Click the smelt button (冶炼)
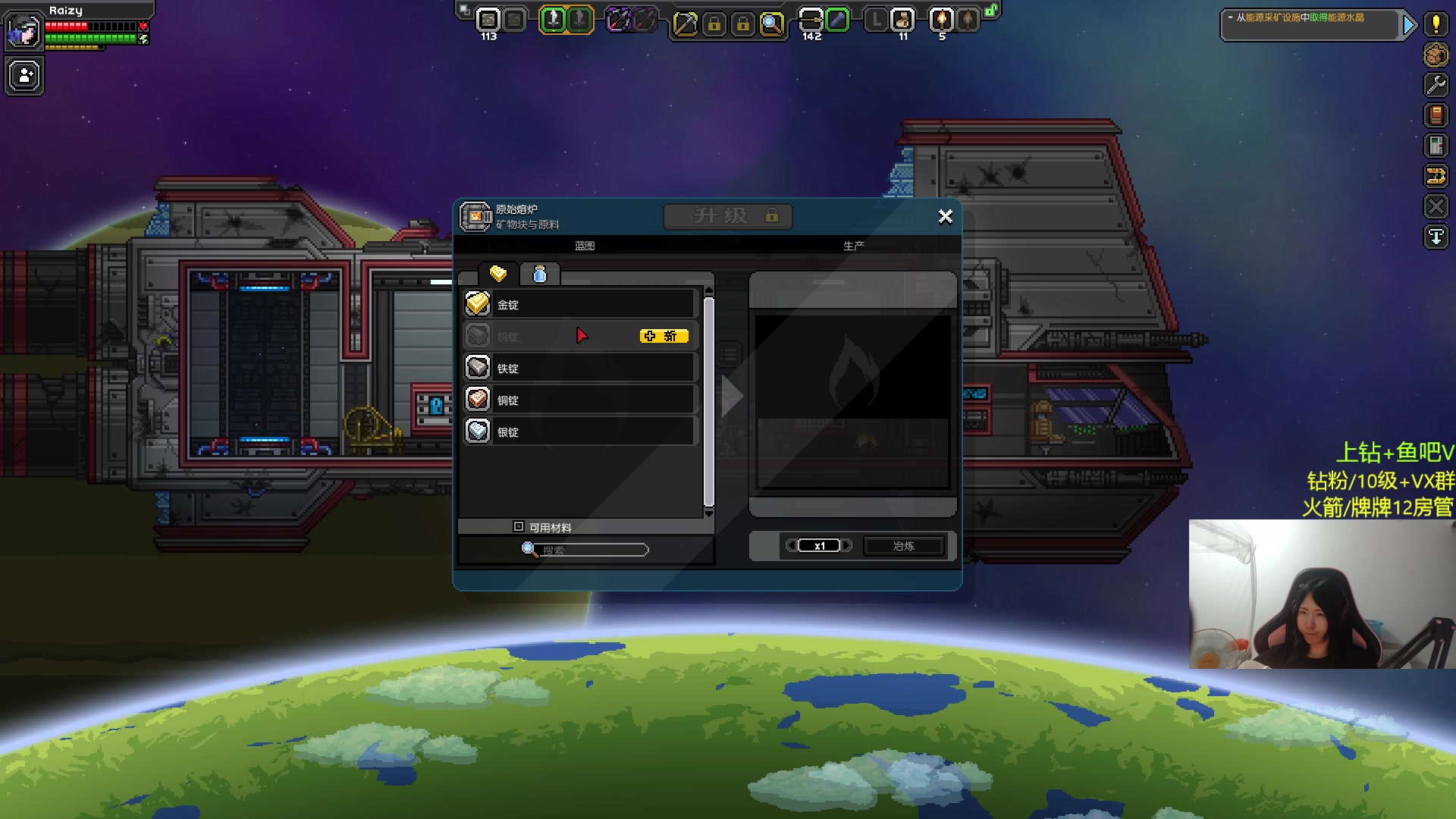 click(903, 546)
